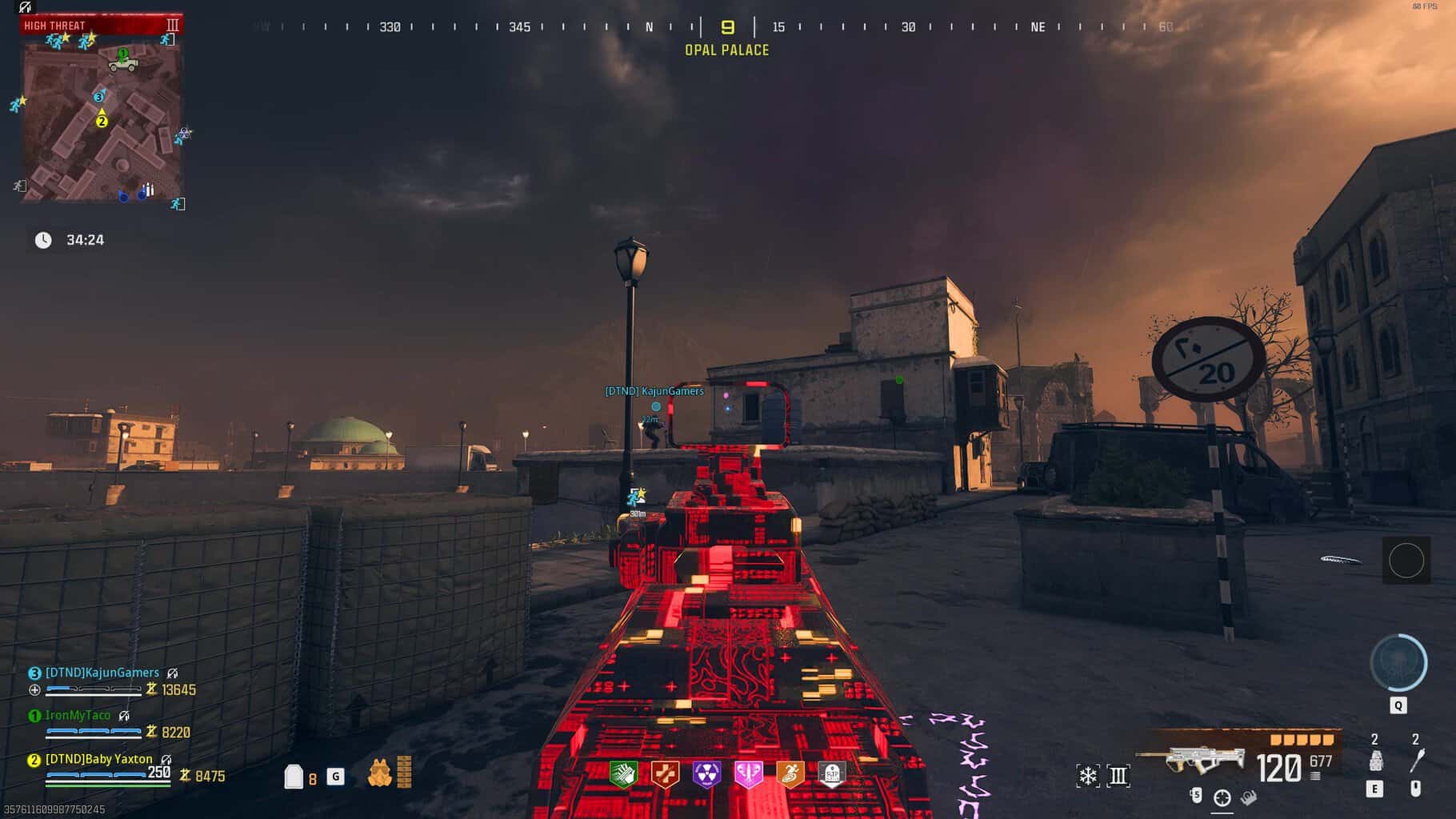The height and width of the screenshot is (819, 1456).
Task: Expand the weapon fire-mode selector icon
Action: coord(1118,776)
